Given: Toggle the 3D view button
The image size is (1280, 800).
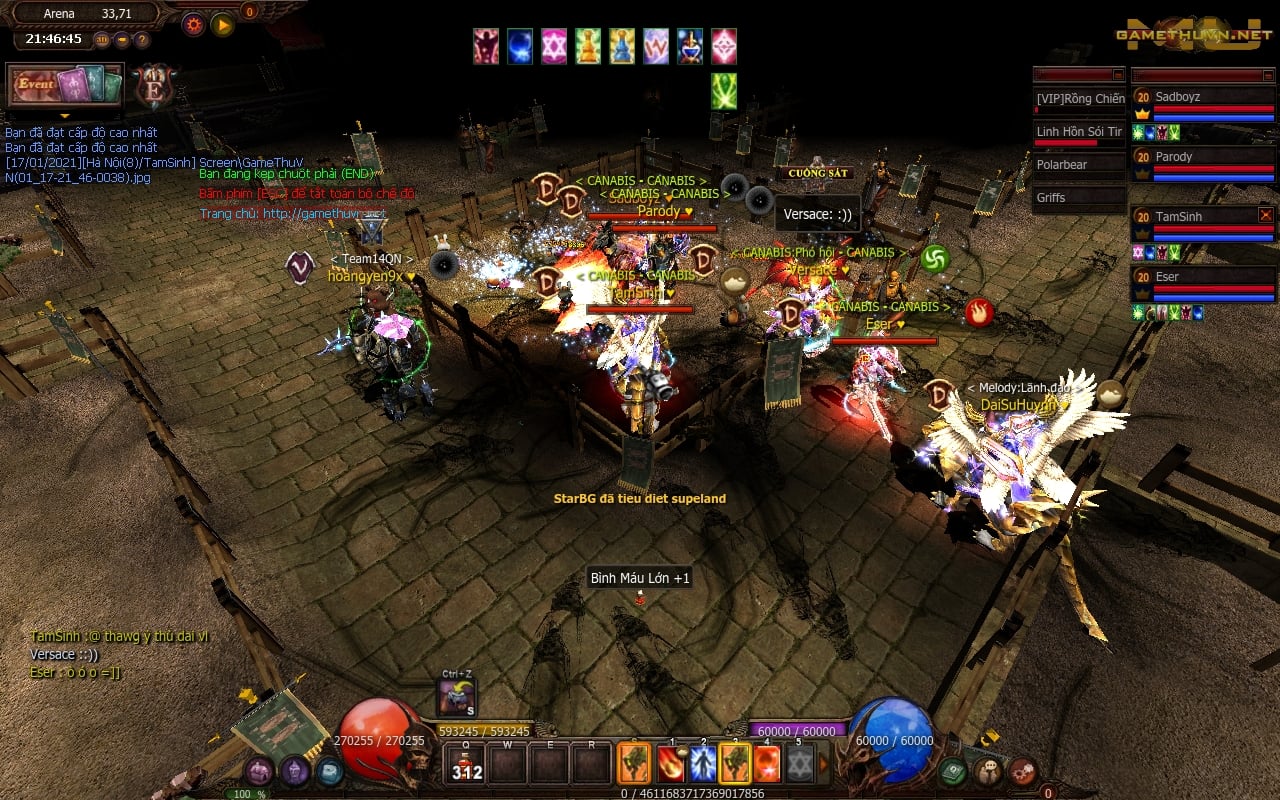Looking at the screenshot, I should pyautogui.click(x=102, y=40).
